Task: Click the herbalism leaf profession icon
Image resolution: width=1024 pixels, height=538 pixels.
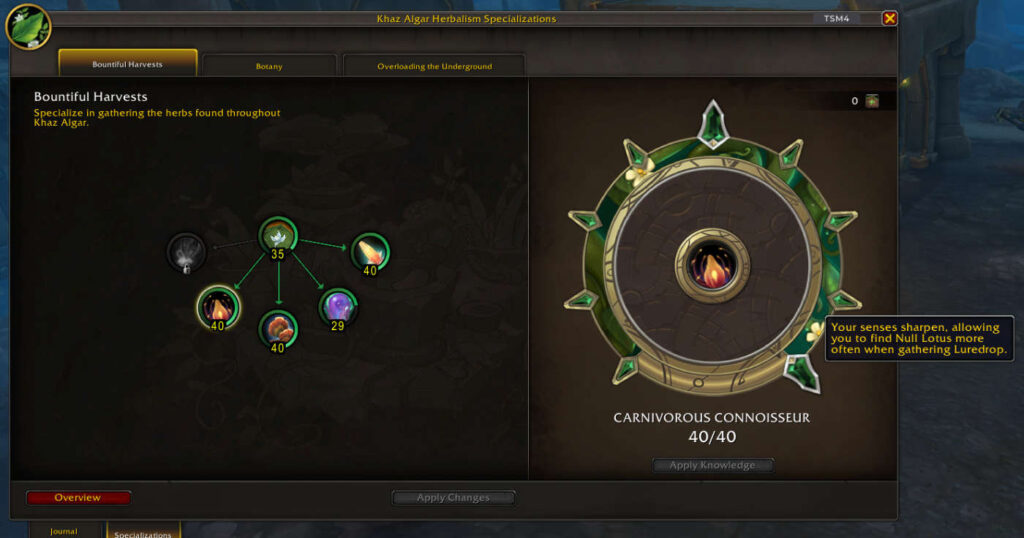Action: coord(28,26)
